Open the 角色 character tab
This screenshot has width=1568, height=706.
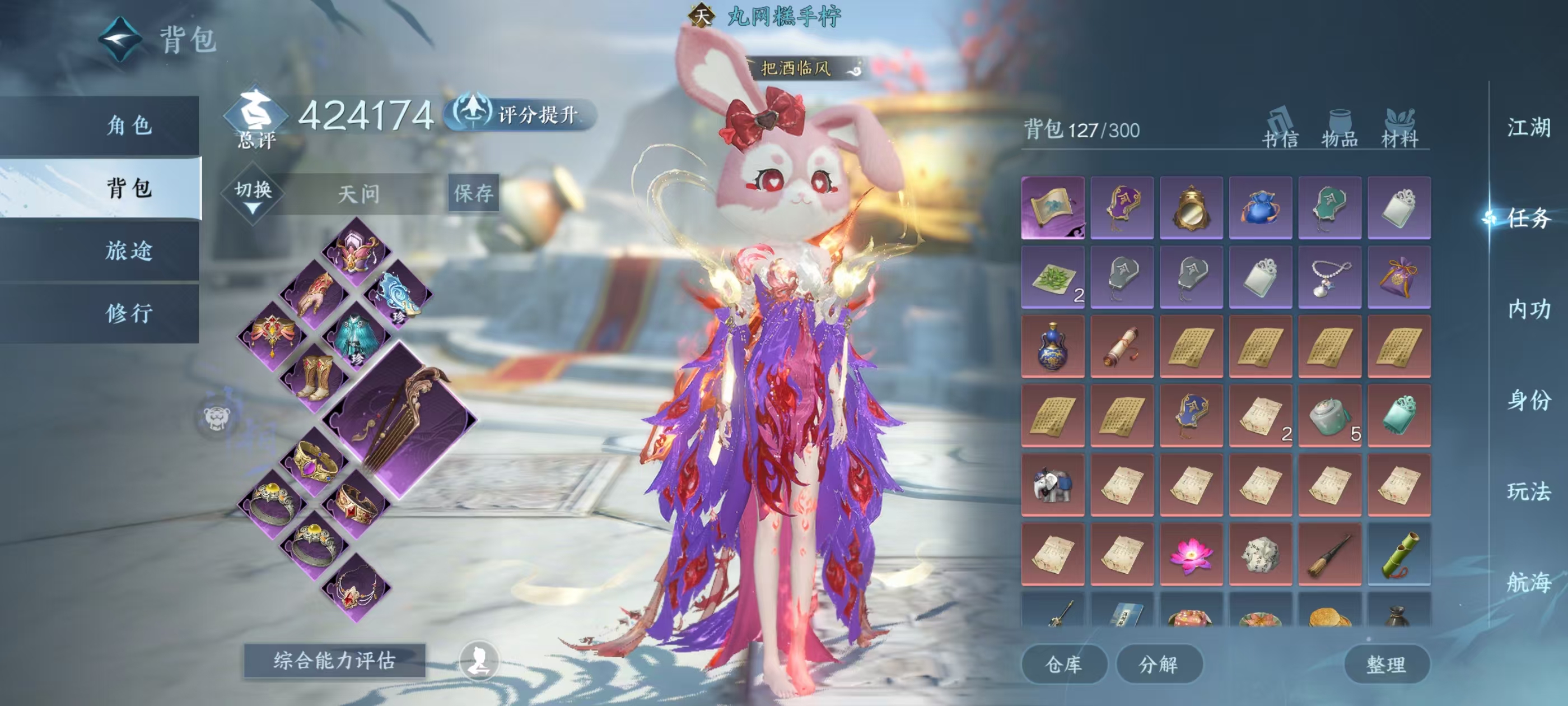pos(128,126)
